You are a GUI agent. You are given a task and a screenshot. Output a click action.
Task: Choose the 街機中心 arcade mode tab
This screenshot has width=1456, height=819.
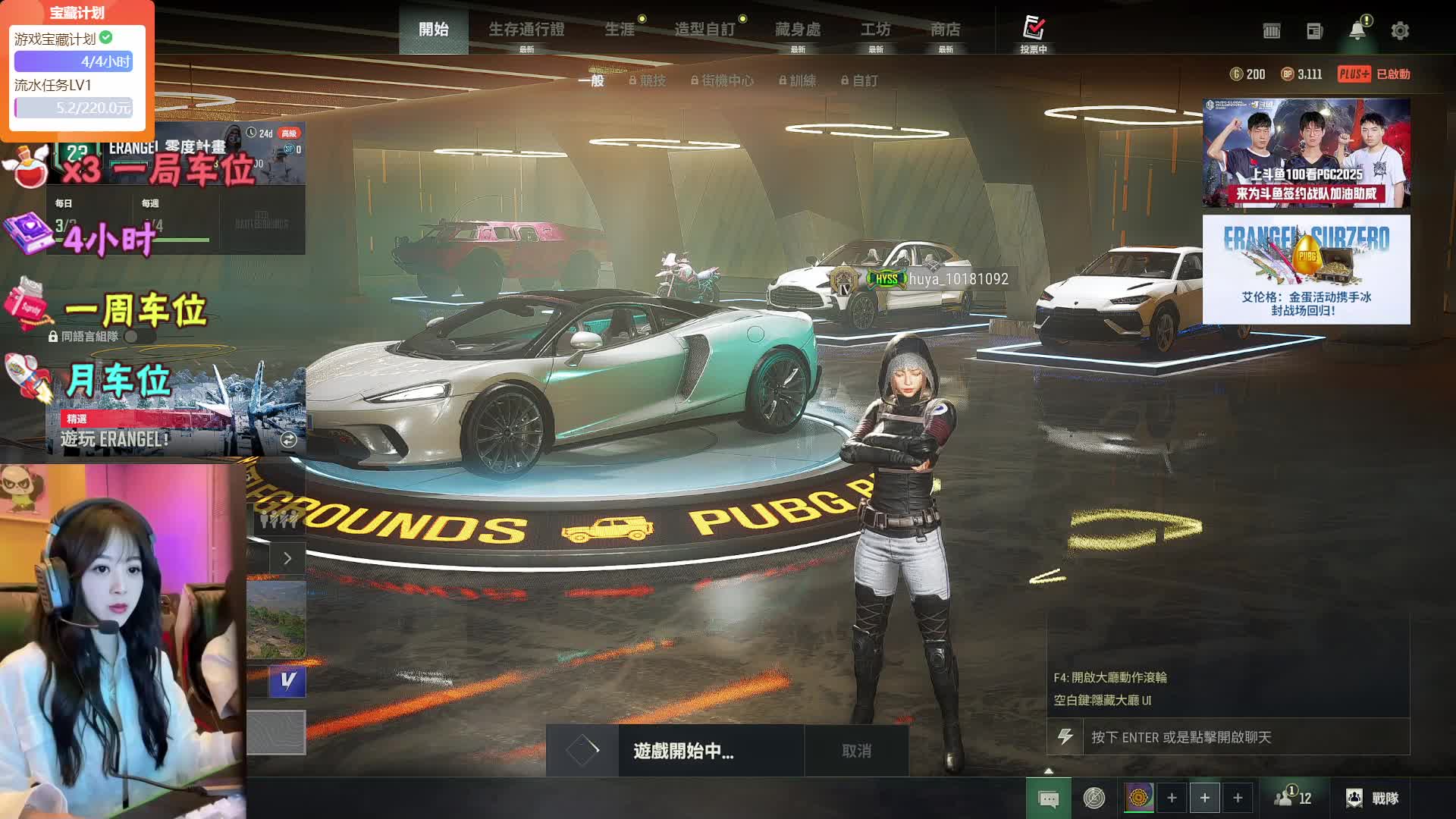pyautogui.click(x=722, y=80)
